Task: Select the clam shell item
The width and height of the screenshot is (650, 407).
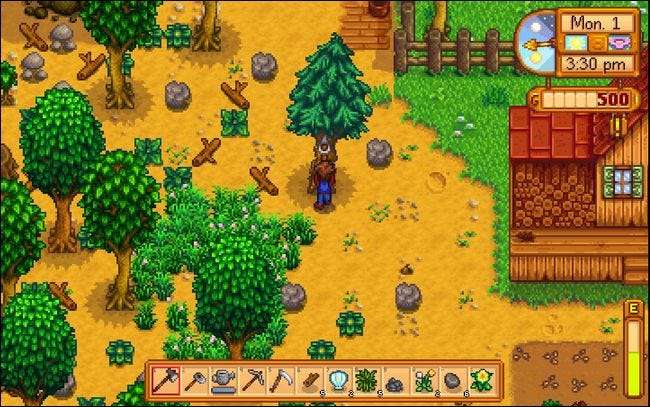Action: pos(337,380)
